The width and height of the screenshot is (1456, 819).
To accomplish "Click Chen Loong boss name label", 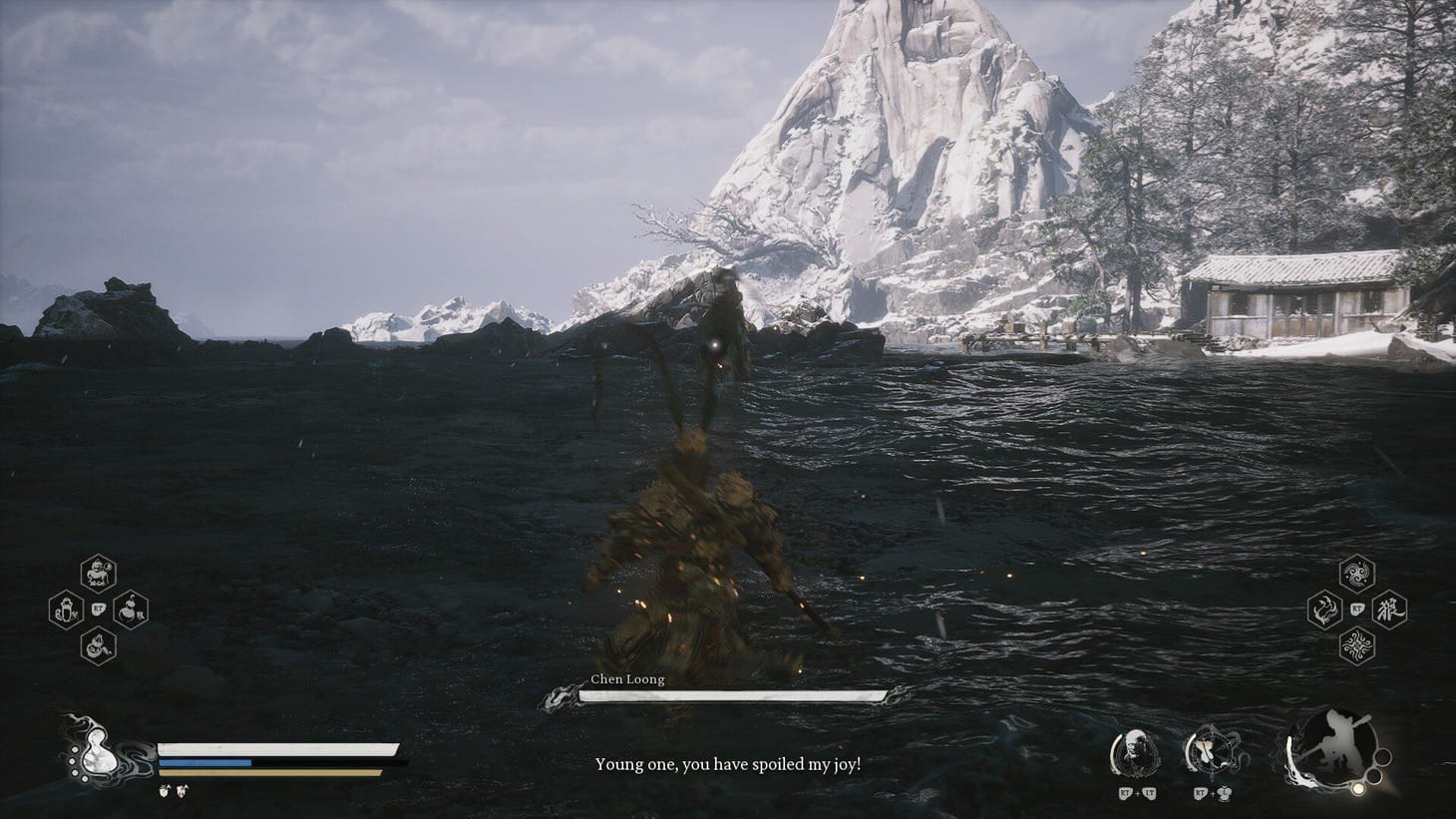I will tap(629, 679).
